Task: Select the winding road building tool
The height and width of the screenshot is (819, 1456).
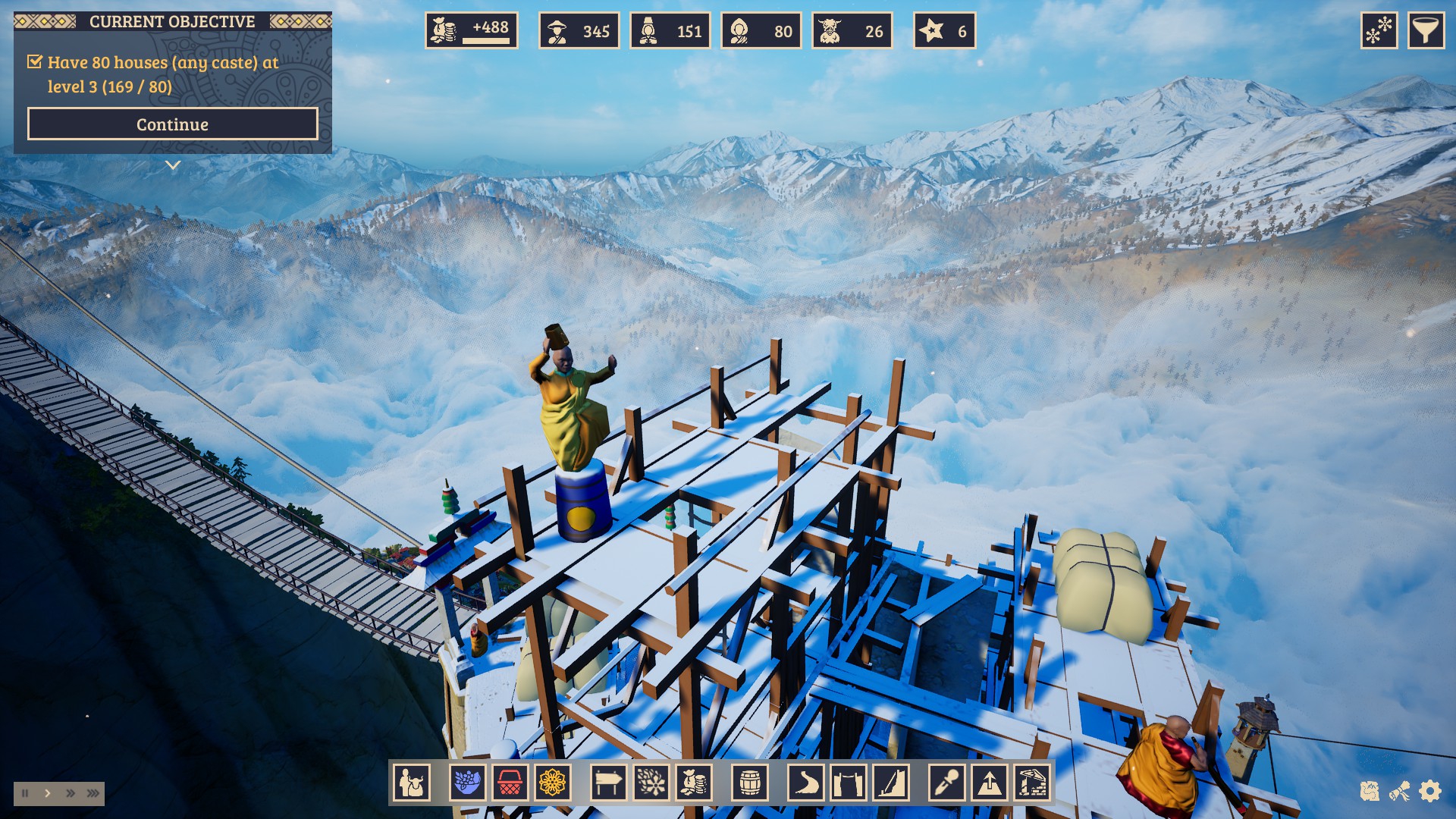Action: click(x=805, y=782)
